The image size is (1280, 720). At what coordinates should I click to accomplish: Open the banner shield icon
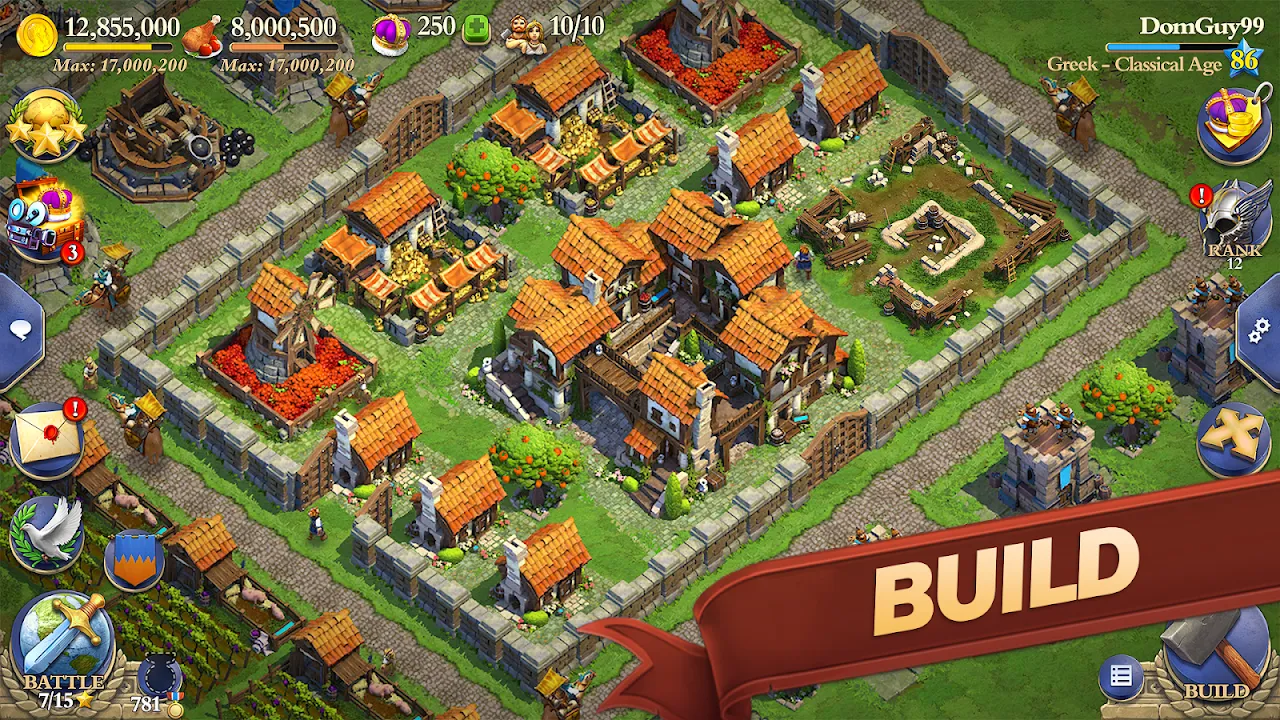pyautogui.click(x=134, y=564)
